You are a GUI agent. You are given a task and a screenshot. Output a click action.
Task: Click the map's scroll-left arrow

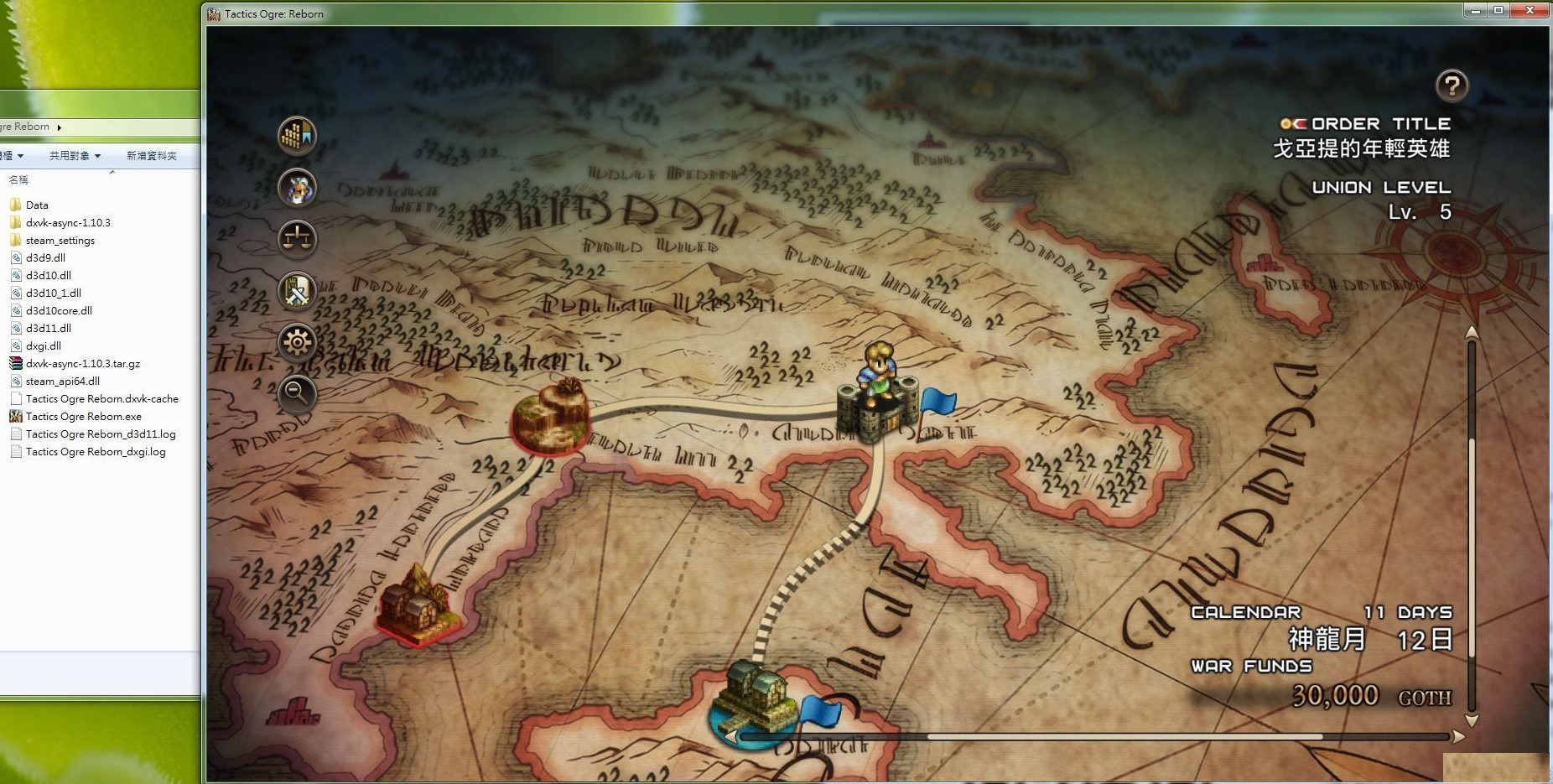pyautogui.click(x=731, y=737)
